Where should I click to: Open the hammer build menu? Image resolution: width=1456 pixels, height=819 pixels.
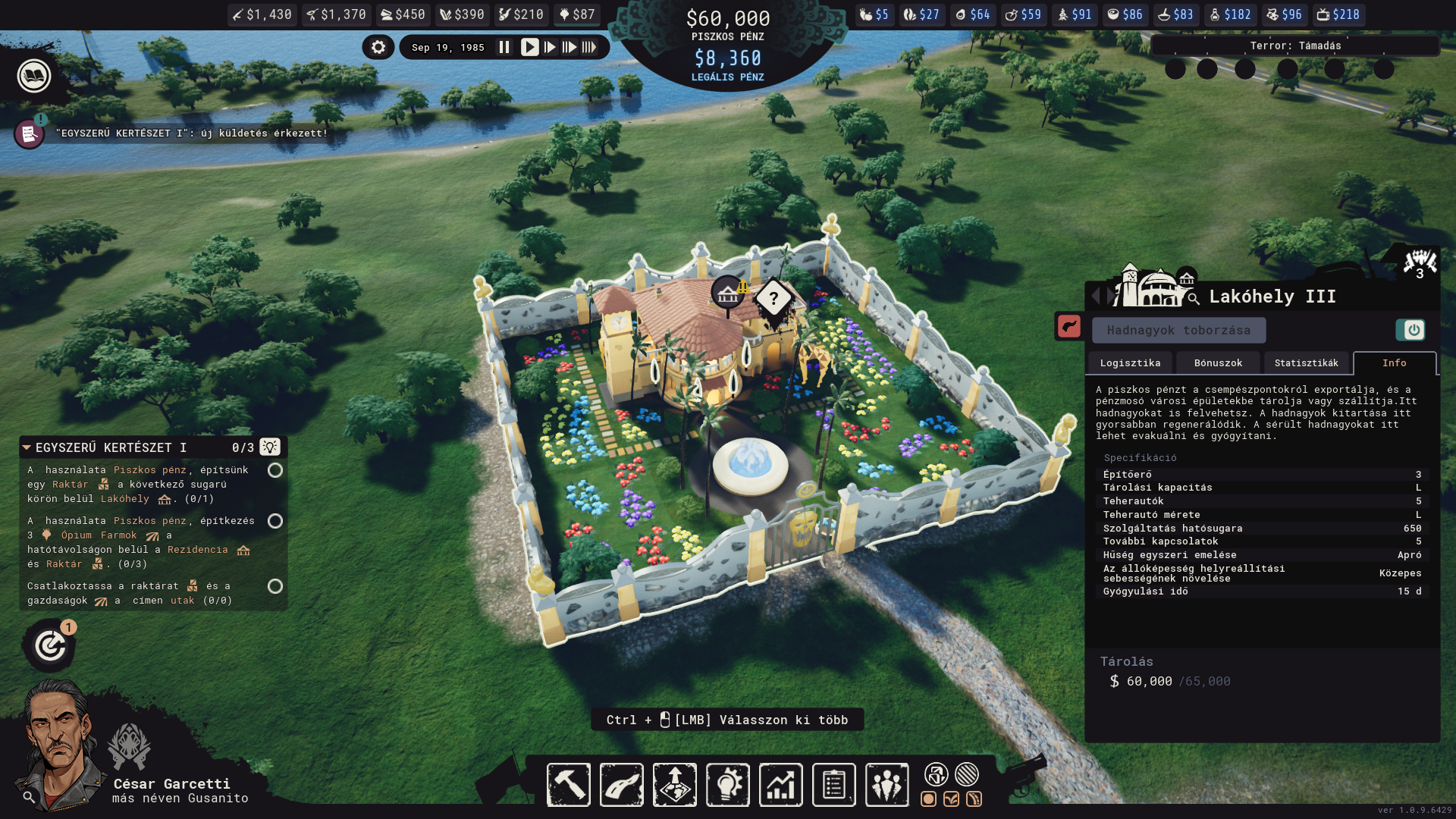click(x=569, y=785)
